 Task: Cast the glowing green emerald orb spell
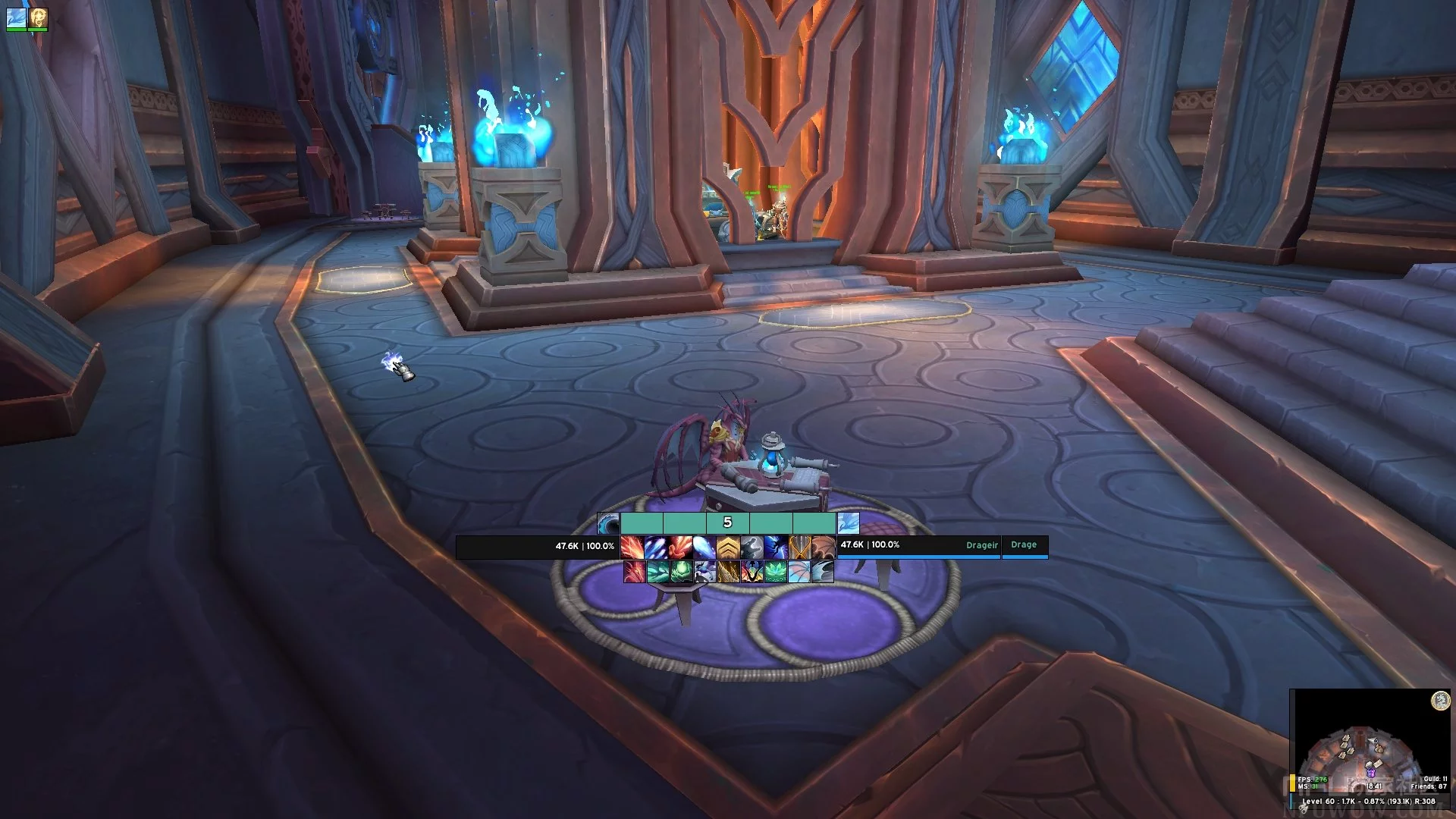681,572
